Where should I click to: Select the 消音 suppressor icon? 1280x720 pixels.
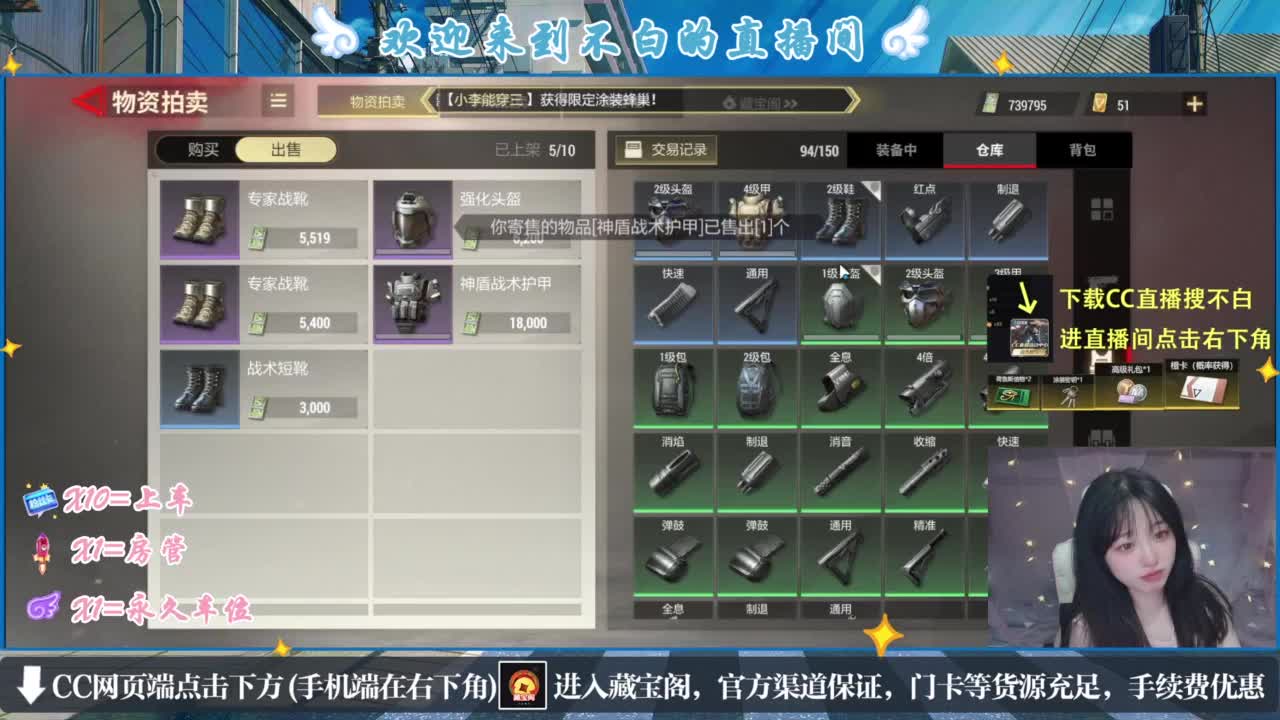click(841, 470)
